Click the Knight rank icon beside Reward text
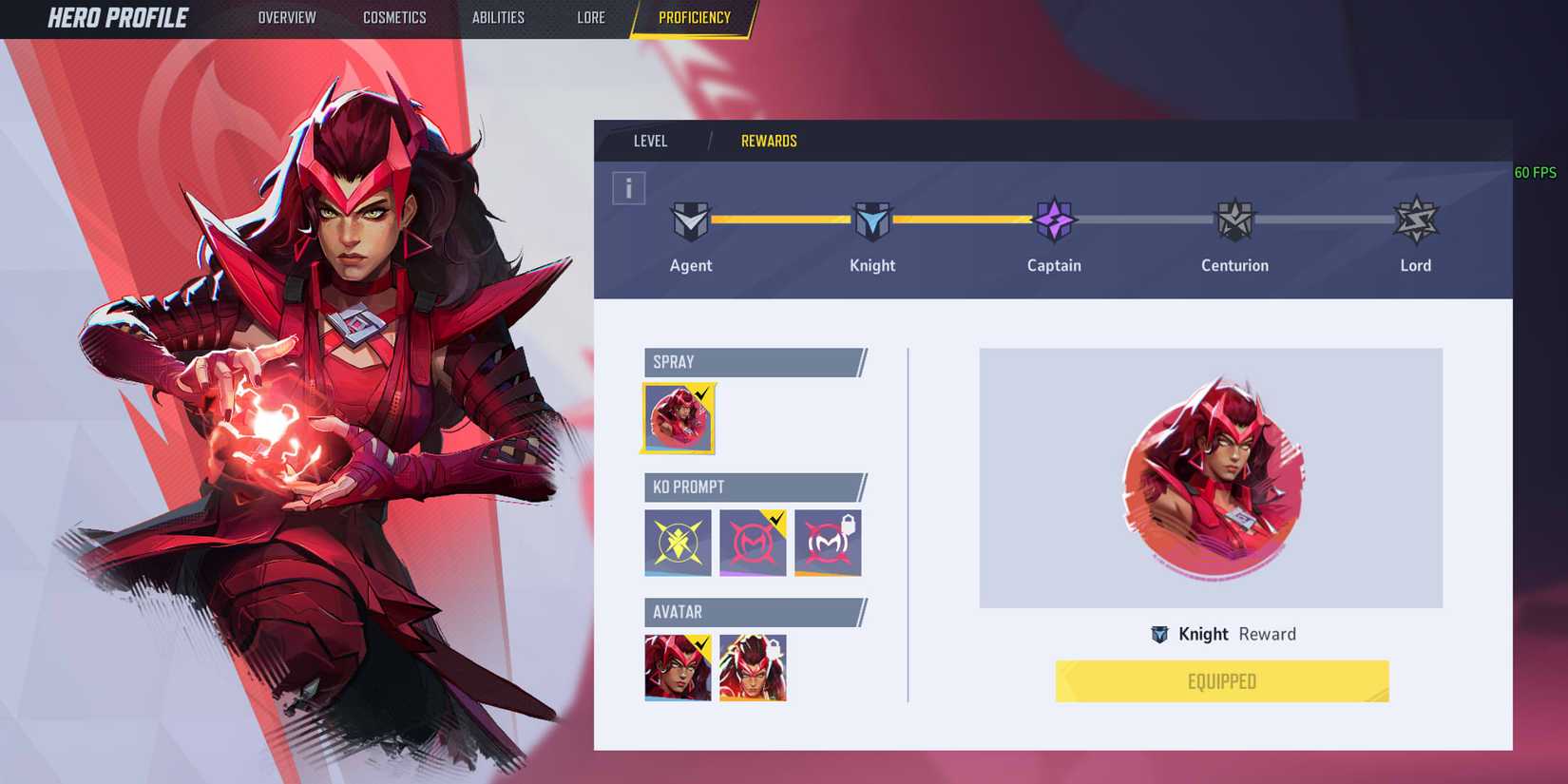 click(1160, 634)
